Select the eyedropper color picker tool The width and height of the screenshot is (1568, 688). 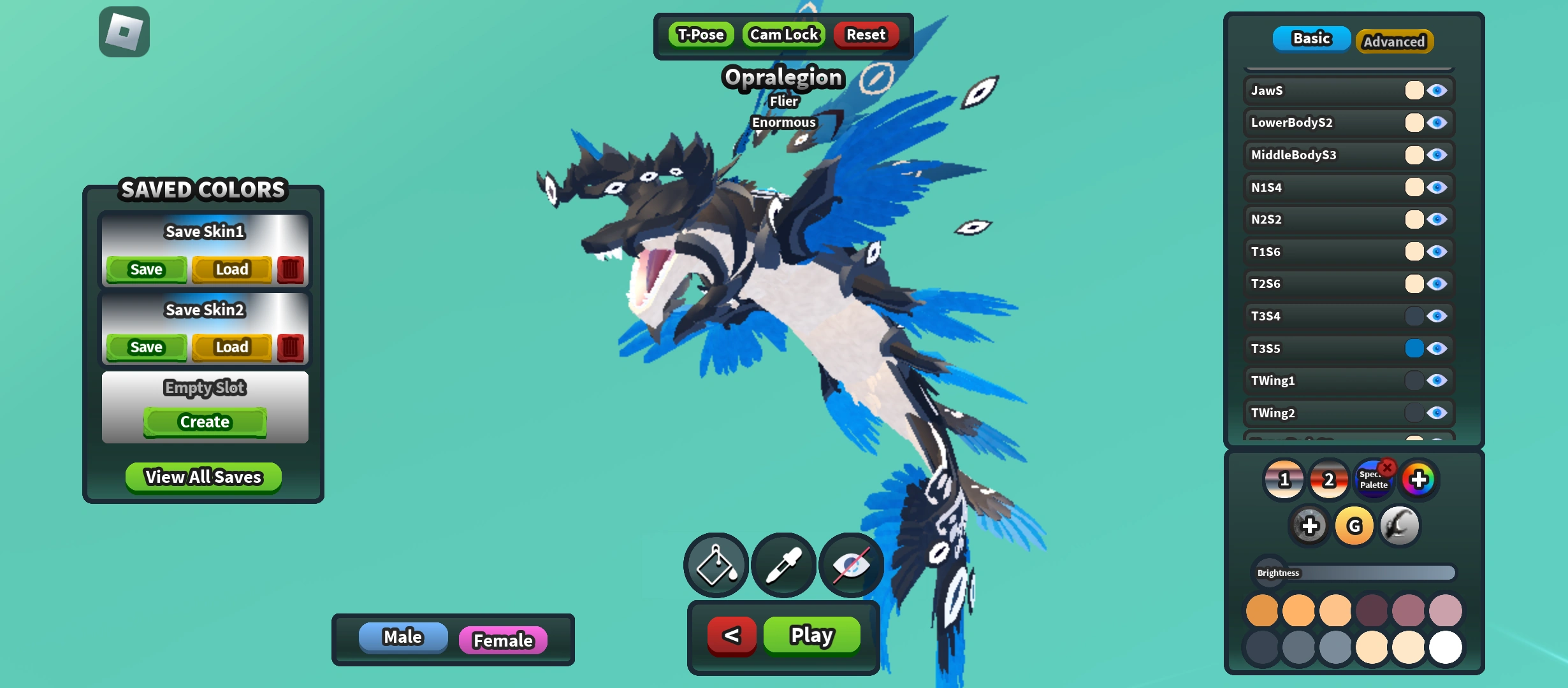[783, 564]
